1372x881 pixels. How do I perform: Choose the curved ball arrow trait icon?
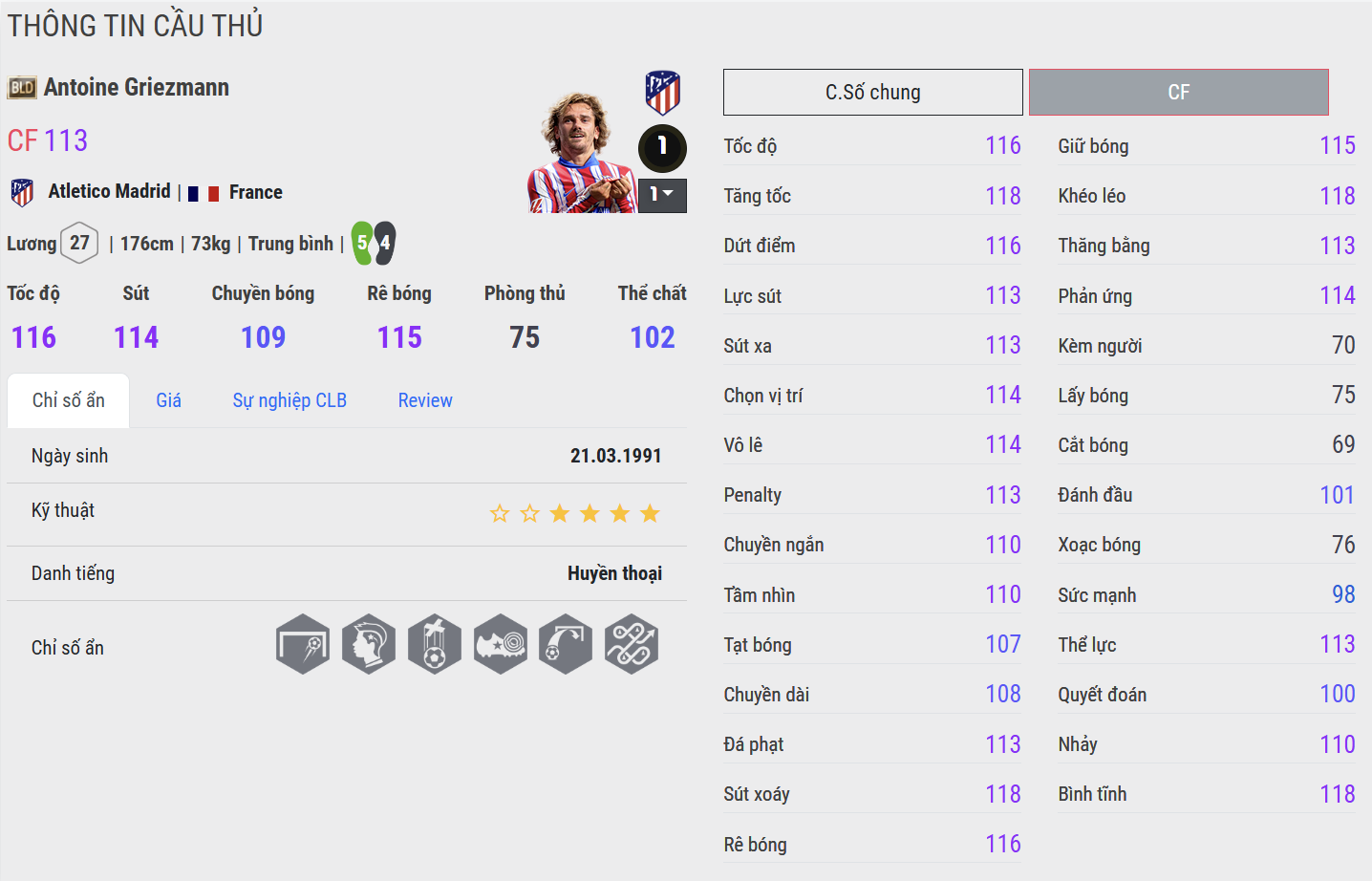(566, 644)
